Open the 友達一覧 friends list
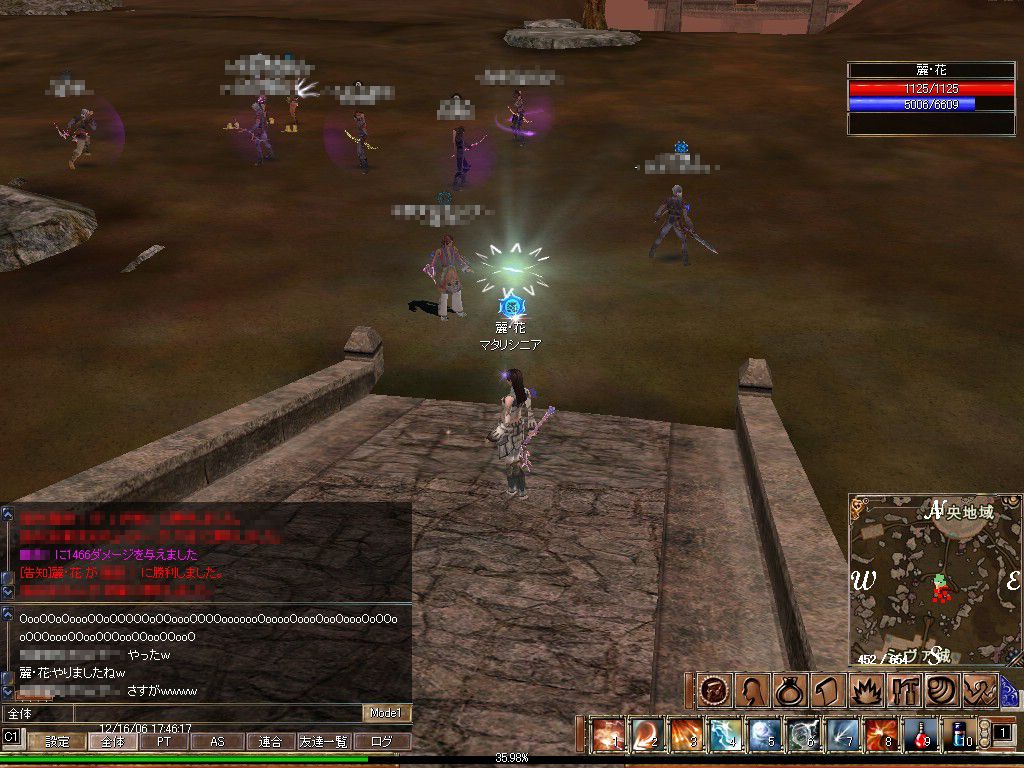The width and height of the screenshot is (1024, 768). 324,742
